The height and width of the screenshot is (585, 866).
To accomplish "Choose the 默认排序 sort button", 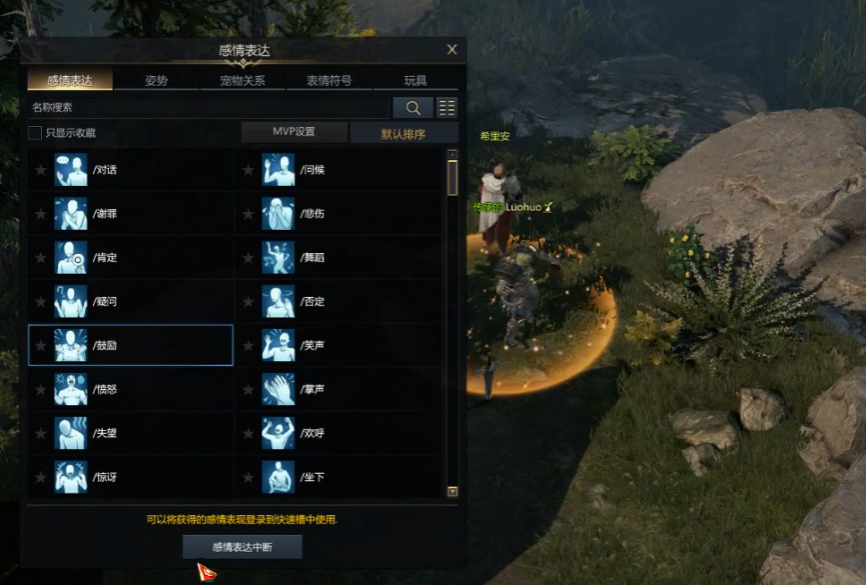I will click(x=403, y=133).
